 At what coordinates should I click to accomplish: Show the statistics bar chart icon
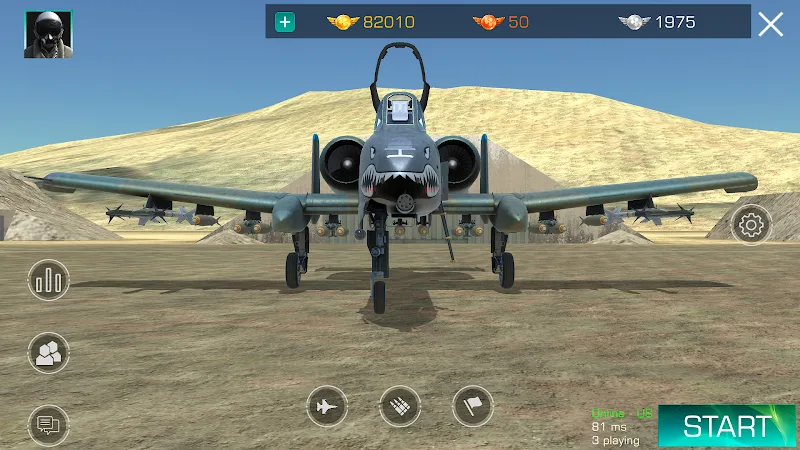pyautogui.click(x=48, y=282)
